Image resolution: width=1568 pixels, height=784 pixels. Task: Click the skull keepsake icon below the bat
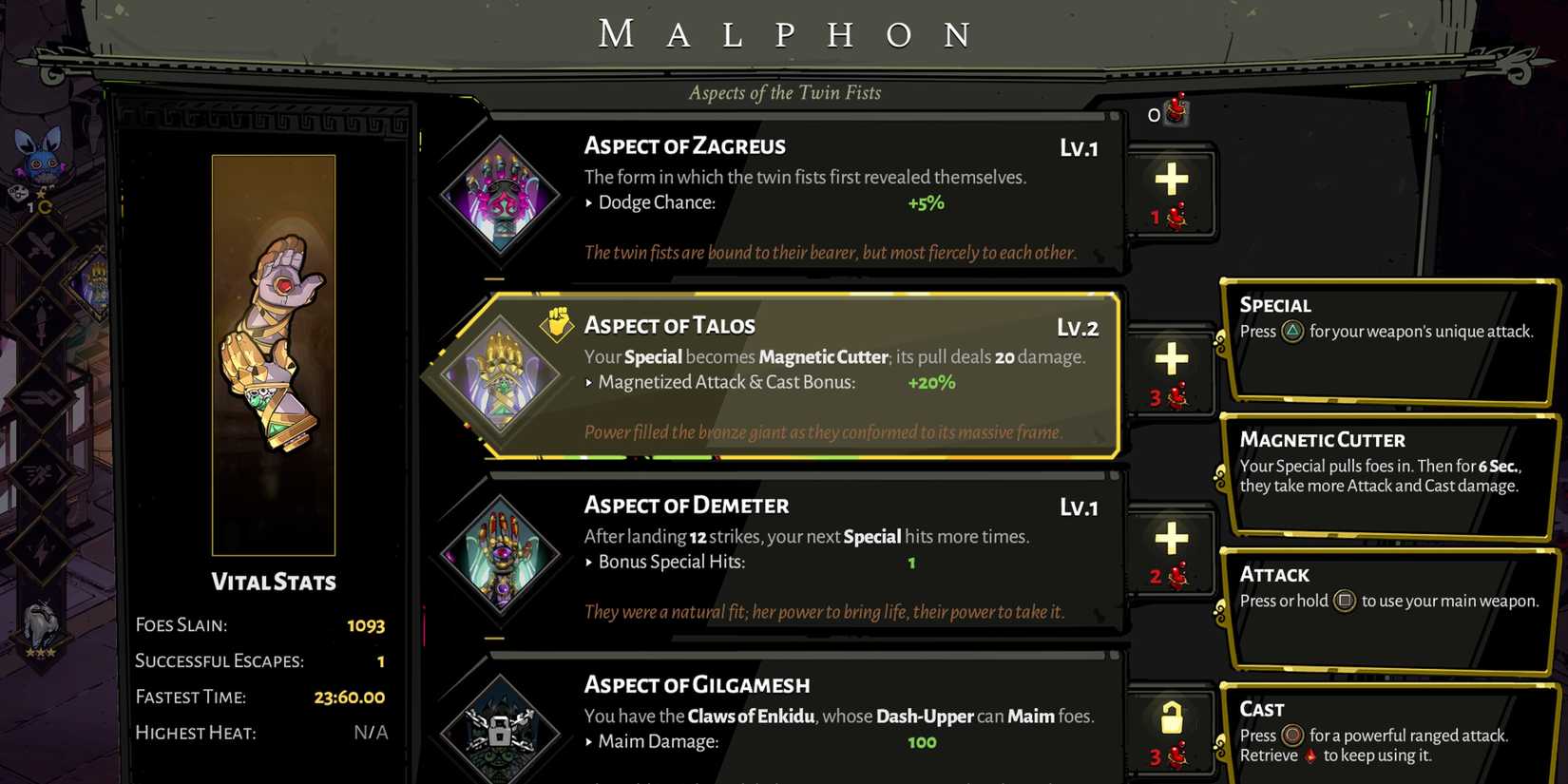pos(16,193)
